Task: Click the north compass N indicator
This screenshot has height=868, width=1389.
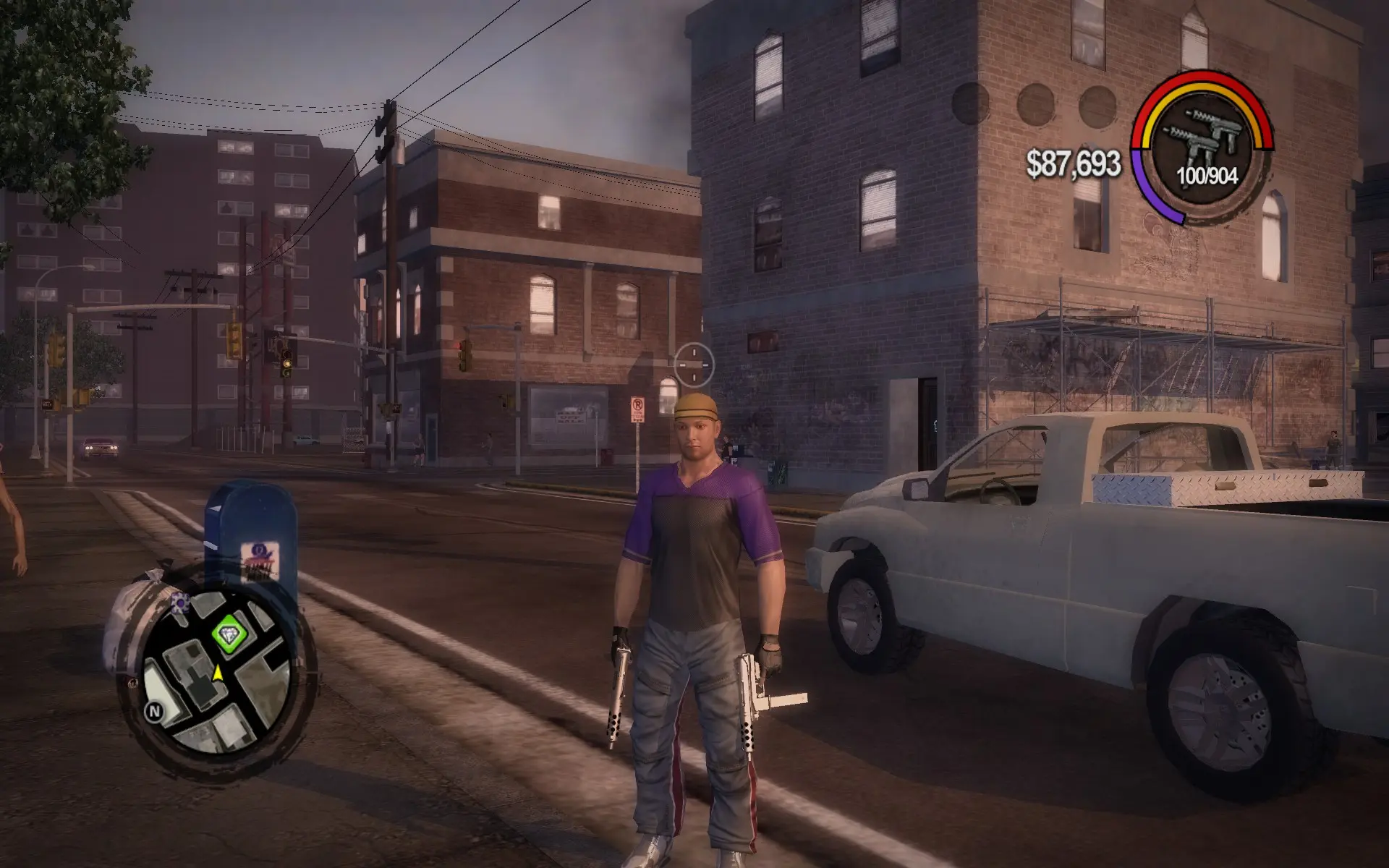Action: 154,711
